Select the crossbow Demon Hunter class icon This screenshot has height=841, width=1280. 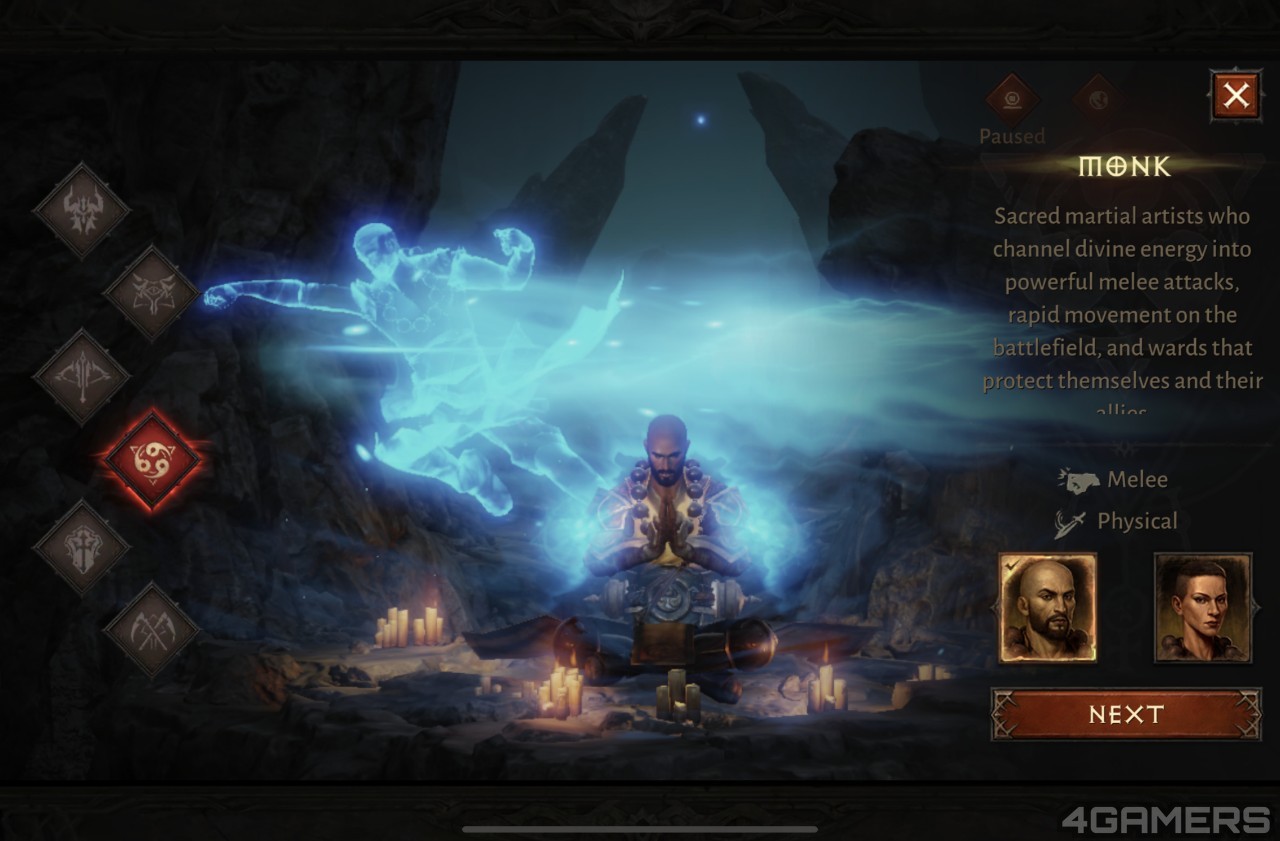tap(82, 377)
